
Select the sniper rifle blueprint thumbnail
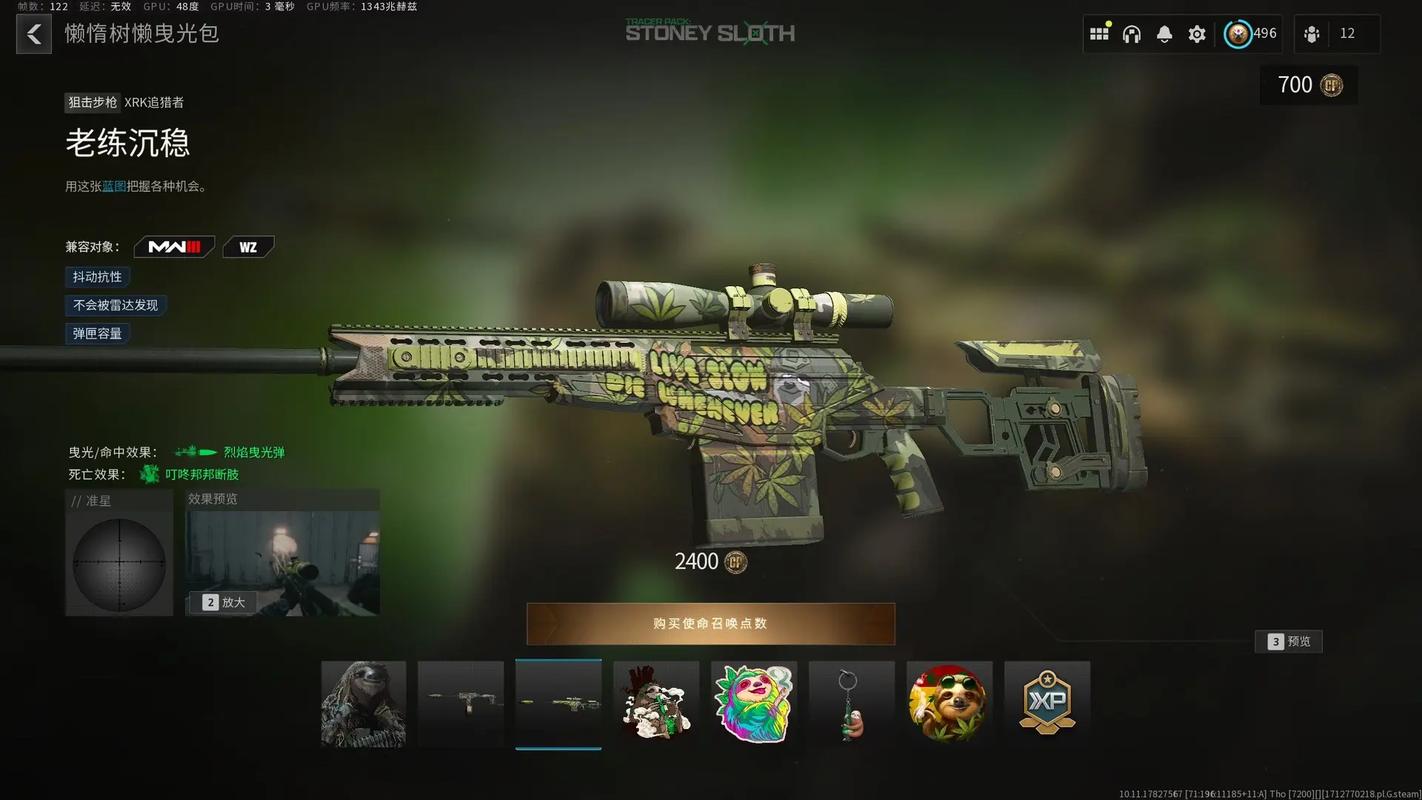click(558, 703)
